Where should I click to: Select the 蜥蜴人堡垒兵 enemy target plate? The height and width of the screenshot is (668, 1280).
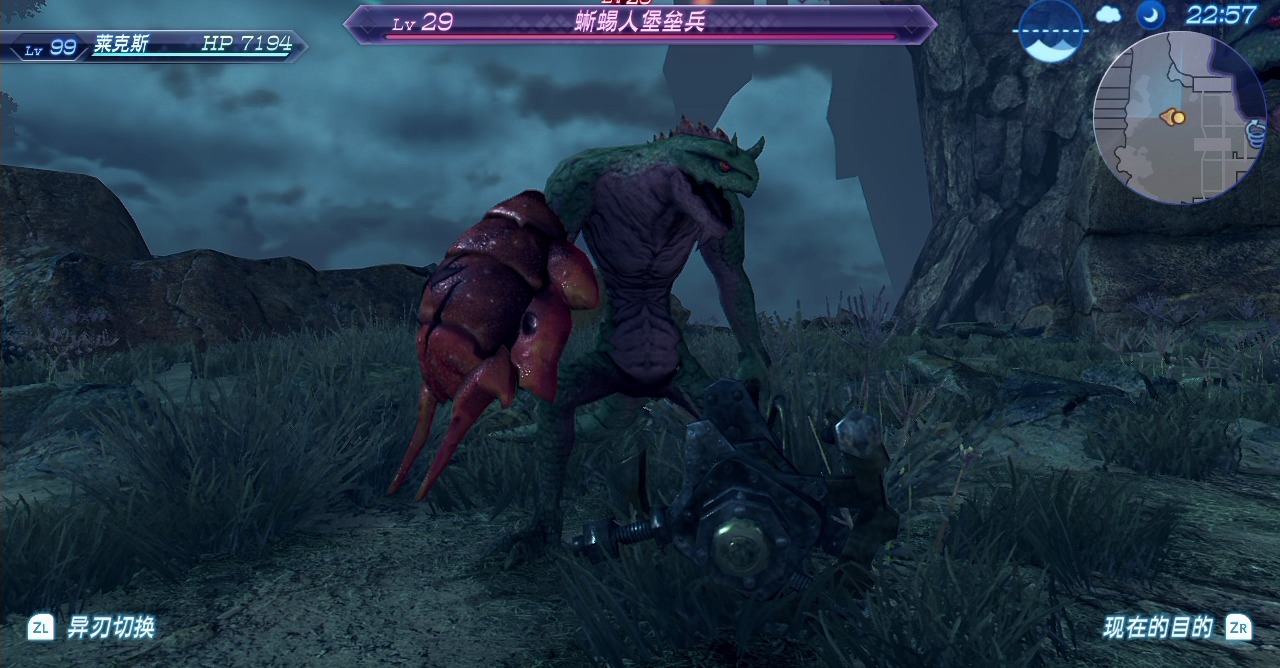(640, 23)
